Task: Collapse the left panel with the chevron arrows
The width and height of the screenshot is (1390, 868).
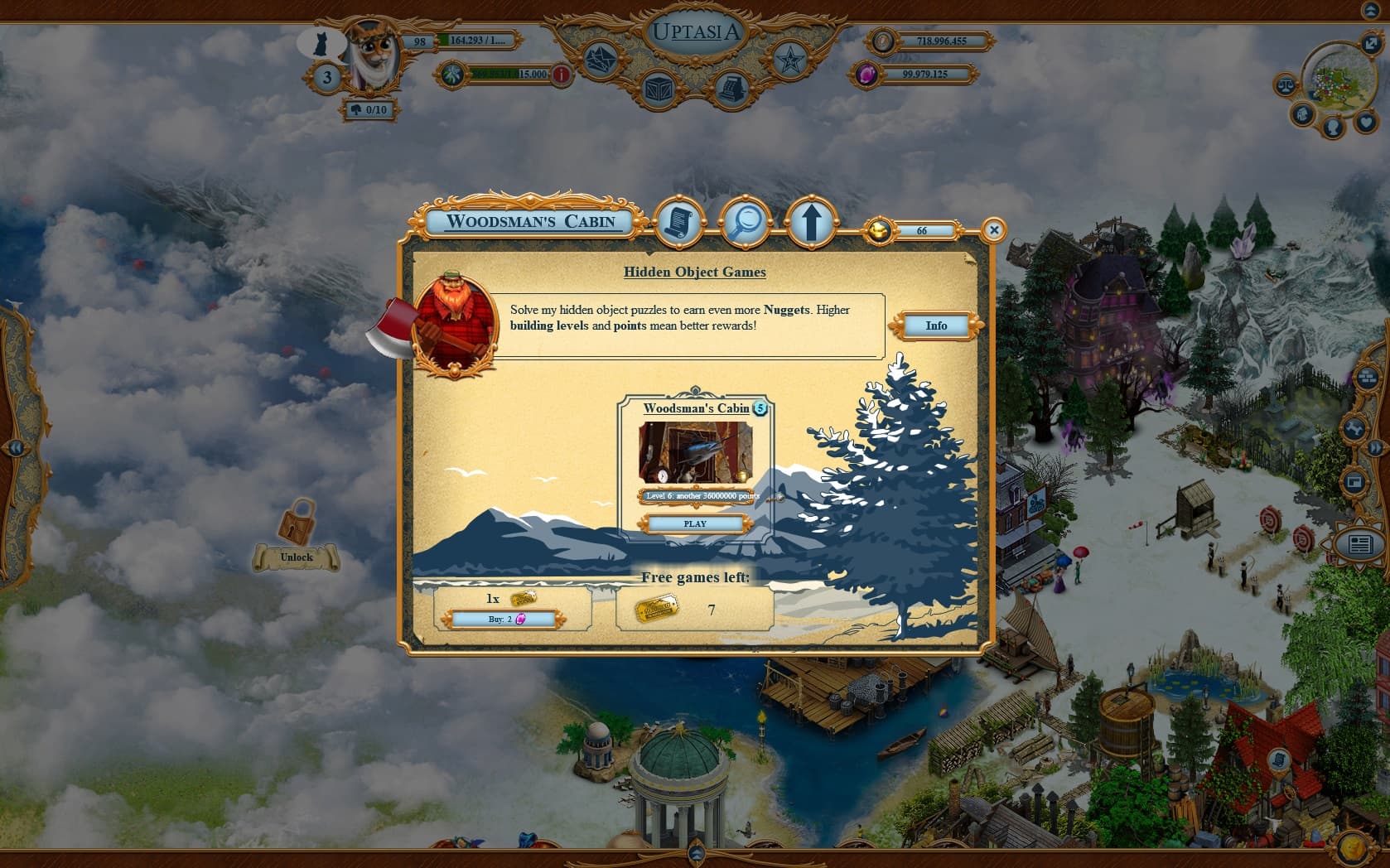Action: point(17,448)
